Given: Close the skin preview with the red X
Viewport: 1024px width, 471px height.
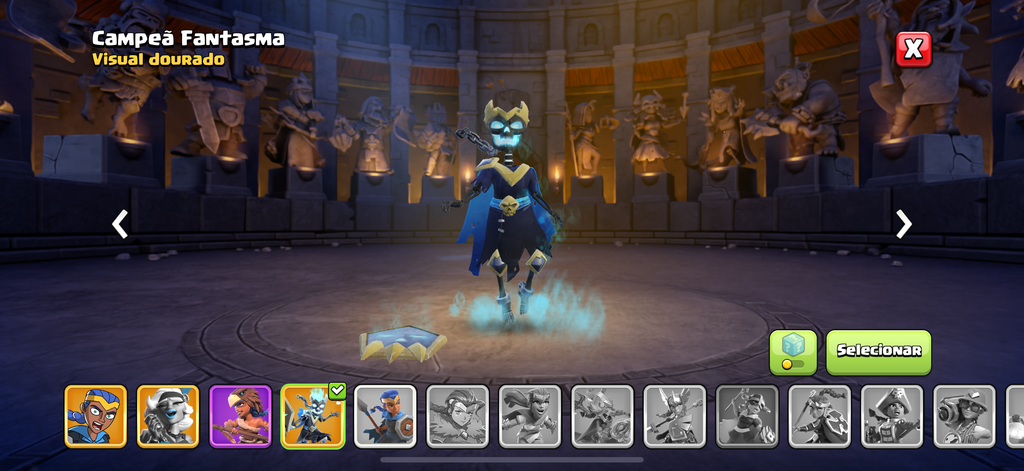Looking at the screenshot, I should coord(913,49).
